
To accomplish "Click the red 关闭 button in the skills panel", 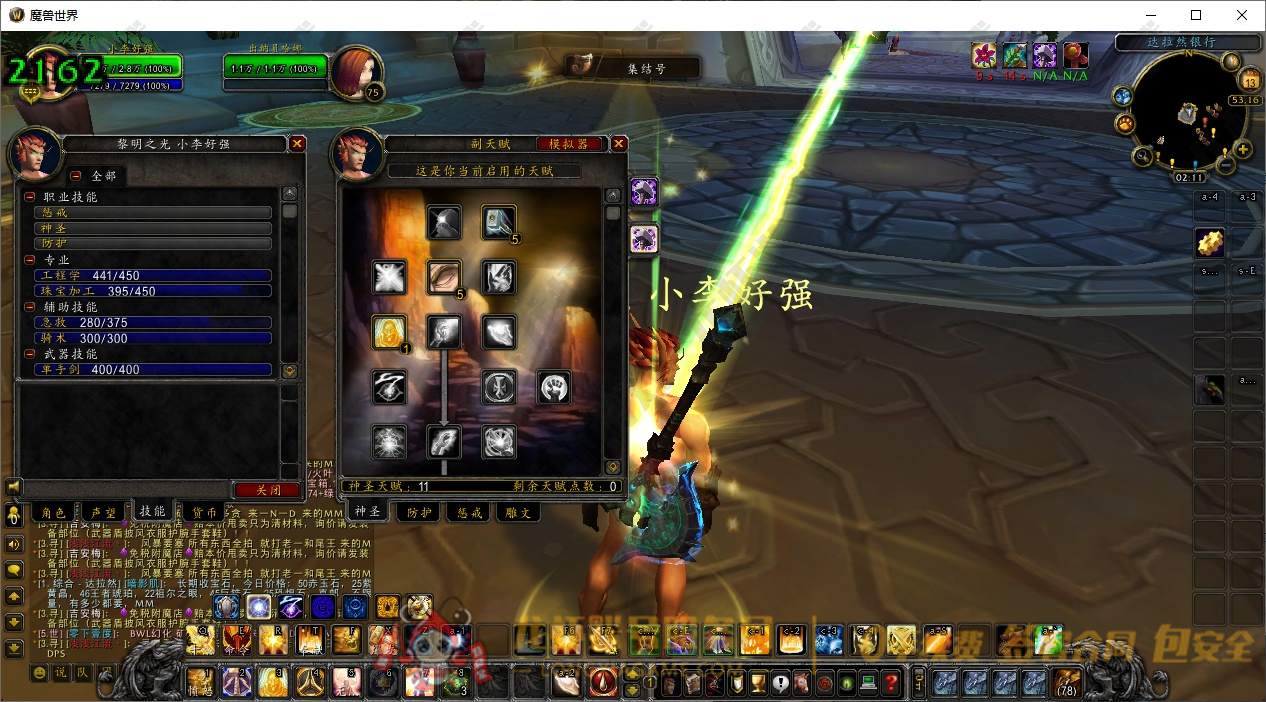I will point(265,490).
